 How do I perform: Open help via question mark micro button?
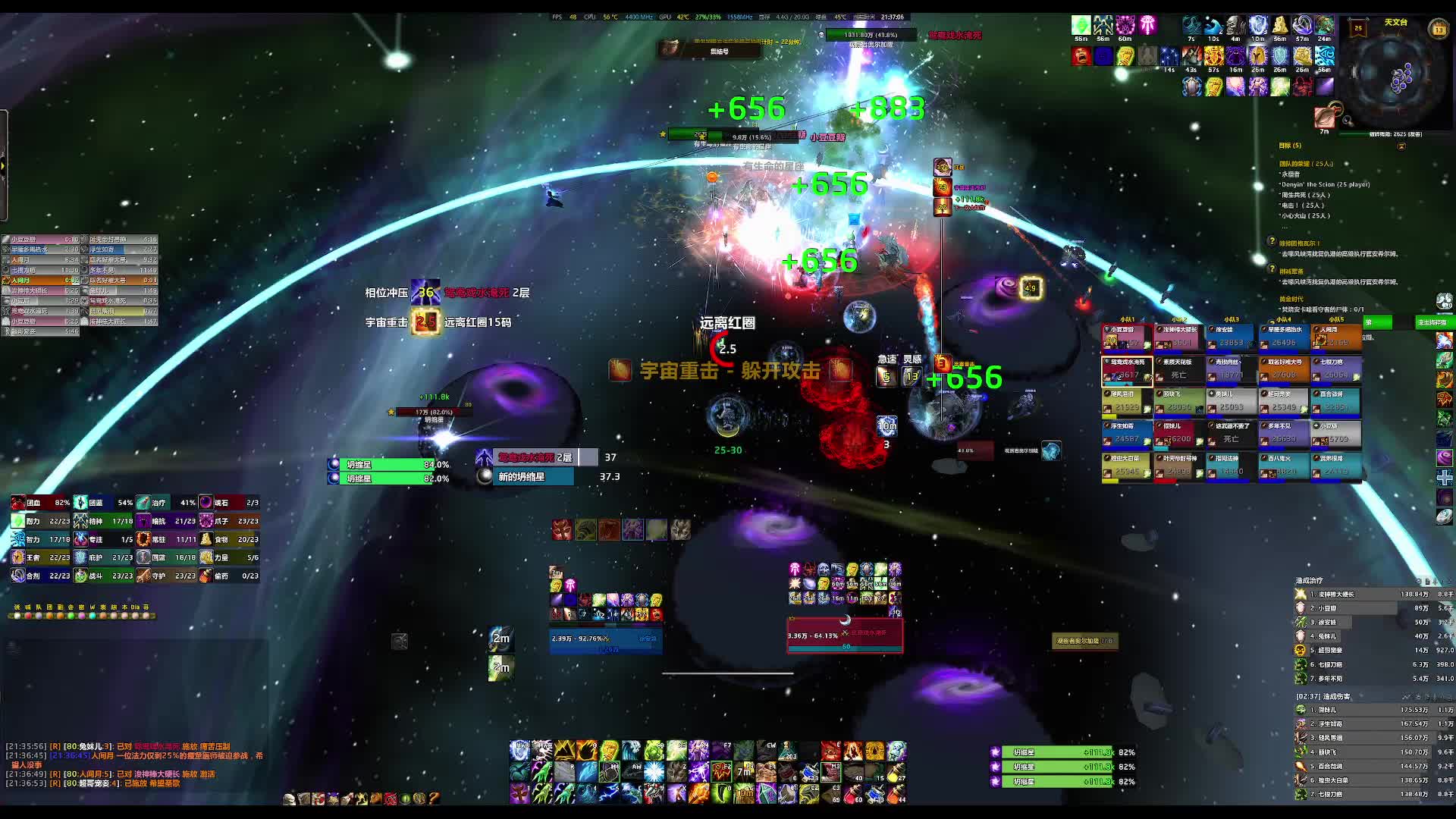click(434, 799)
